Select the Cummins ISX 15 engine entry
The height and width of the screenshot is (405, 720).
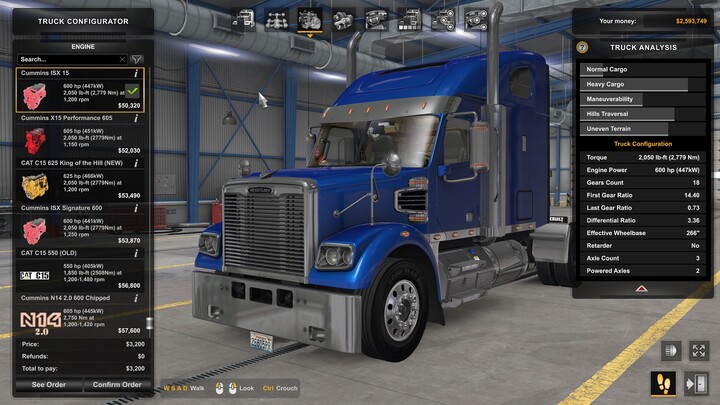pyautogui.click(x=80, y=92)
